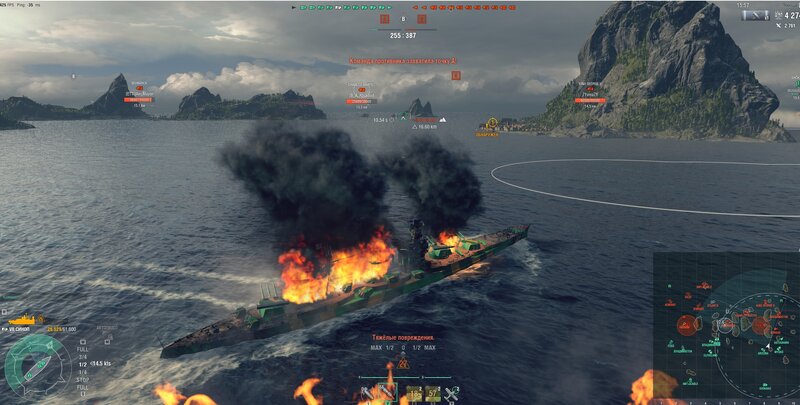Set engine telegraph to STOP
Screen dimensions: 800x405
click(x=82, y=379)
